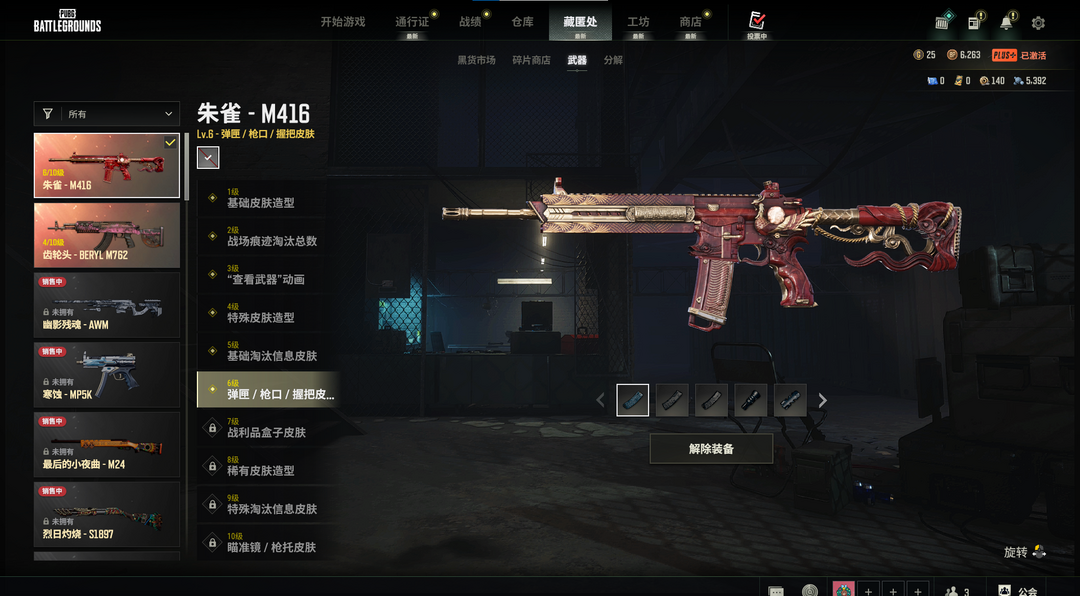Show level 1 基础皮肤造型
Image resolution: width=1080 pixels, height=596 pixels.
coord(268,198)
